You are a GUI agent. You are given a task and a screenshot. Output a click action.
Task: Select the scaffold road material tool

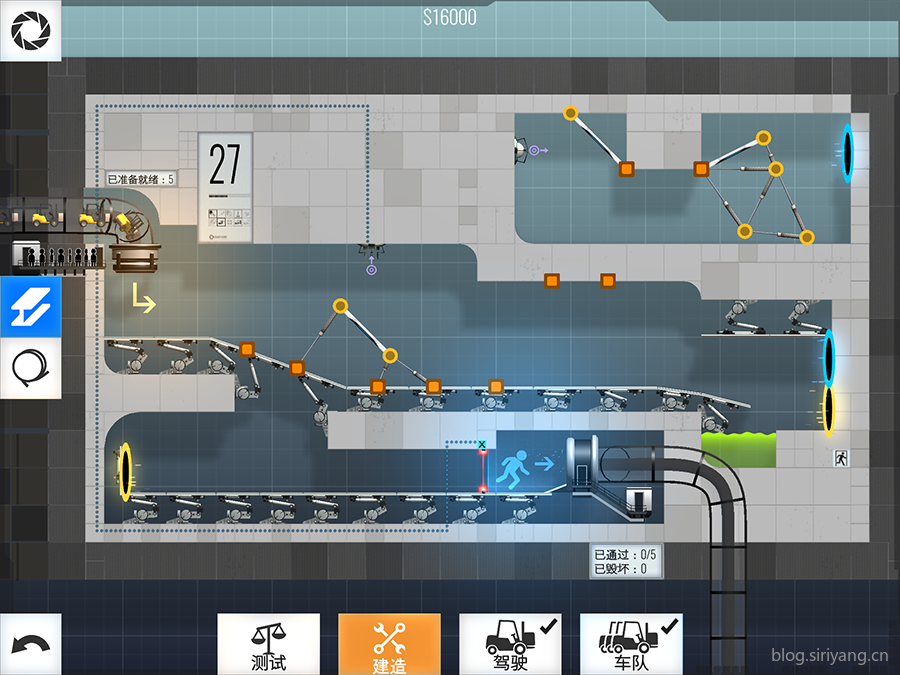point(30,309)
